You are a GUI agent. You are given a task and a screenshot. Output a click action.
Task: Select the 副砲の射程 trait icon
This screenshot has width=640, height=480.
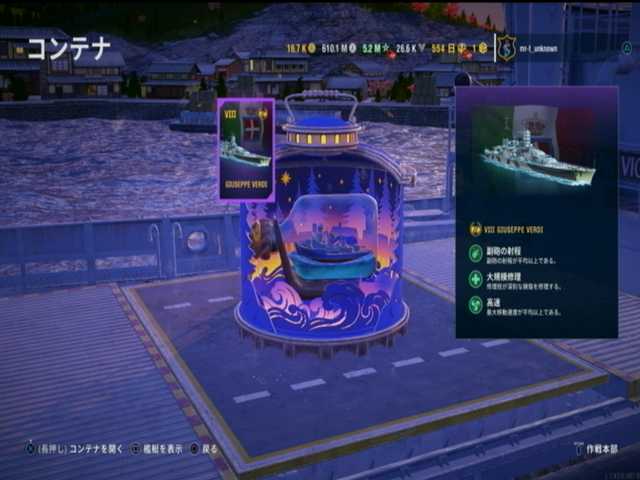pos(476,255)
